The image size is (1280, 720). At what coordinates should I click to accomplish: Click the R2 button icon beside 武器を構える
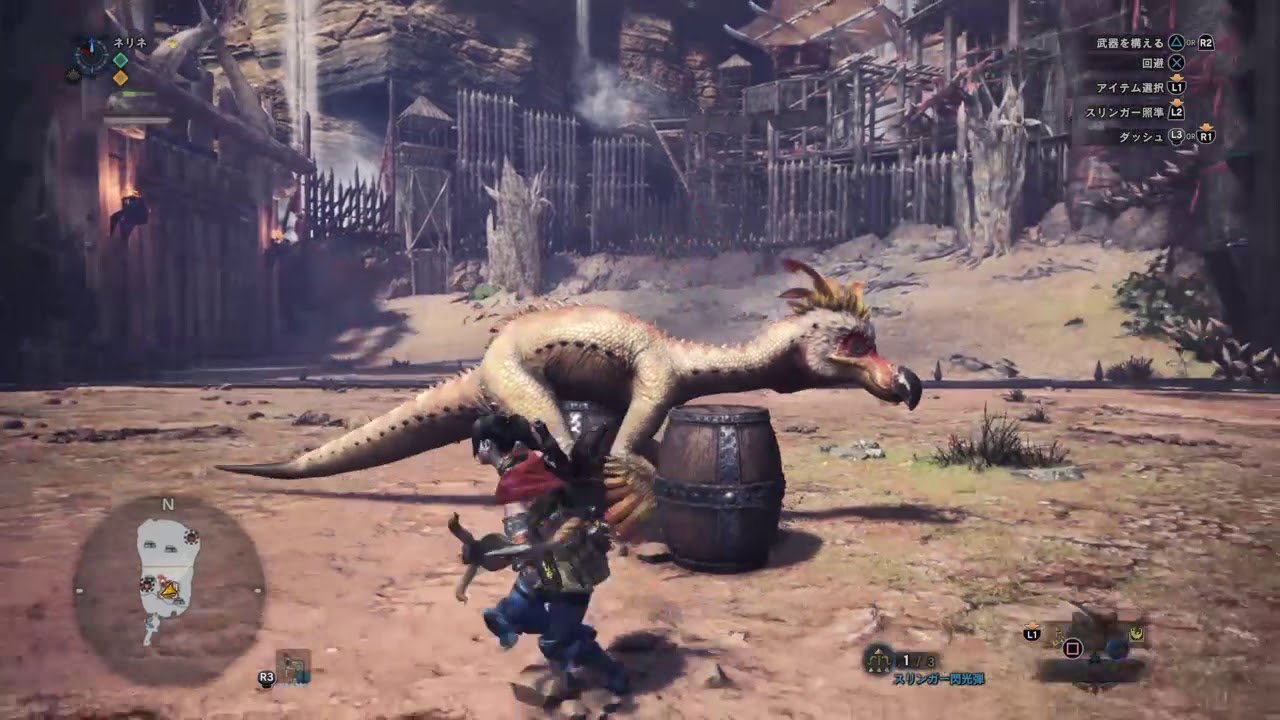coord(1206,43)
